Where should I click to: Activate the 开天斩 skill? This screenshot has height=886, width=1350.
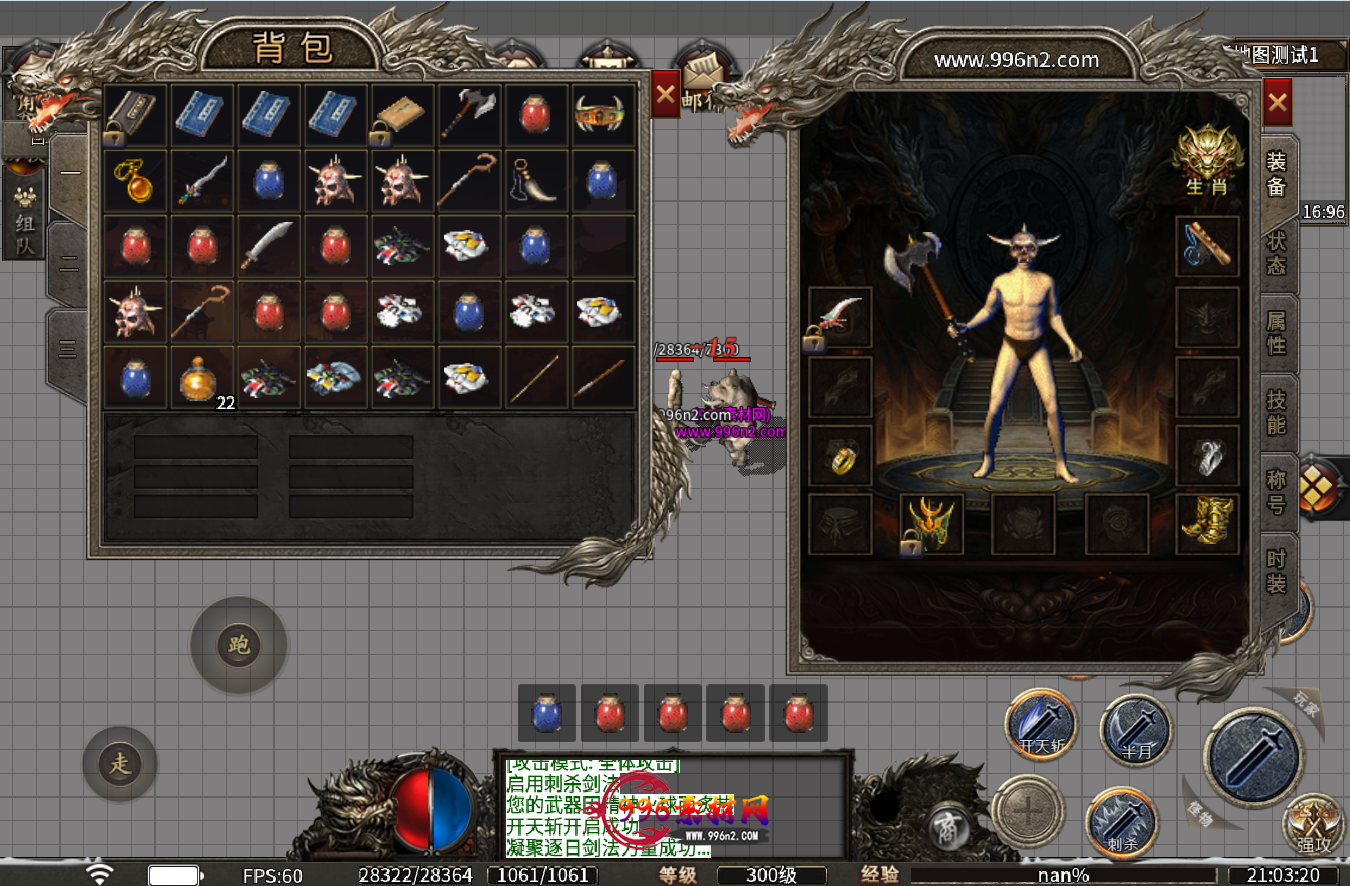point(1041,726)
